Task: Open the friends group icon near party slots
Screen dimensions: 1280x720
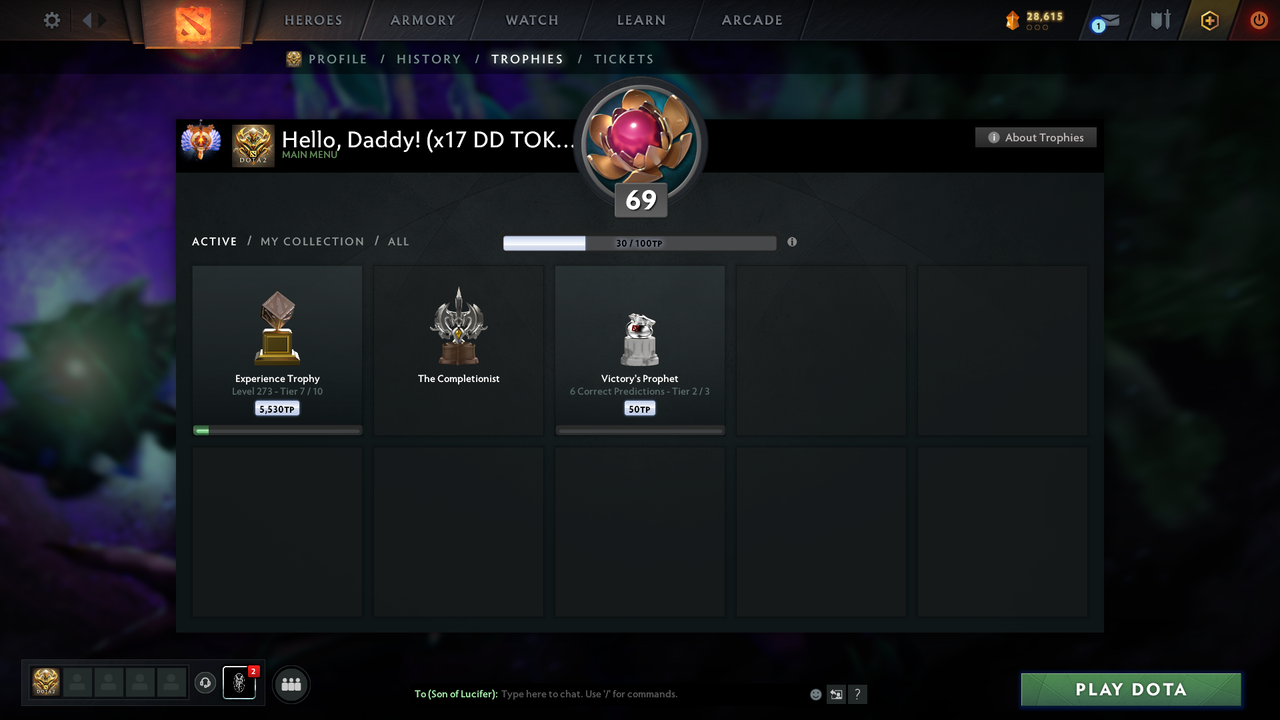Action: click(289, 684)
